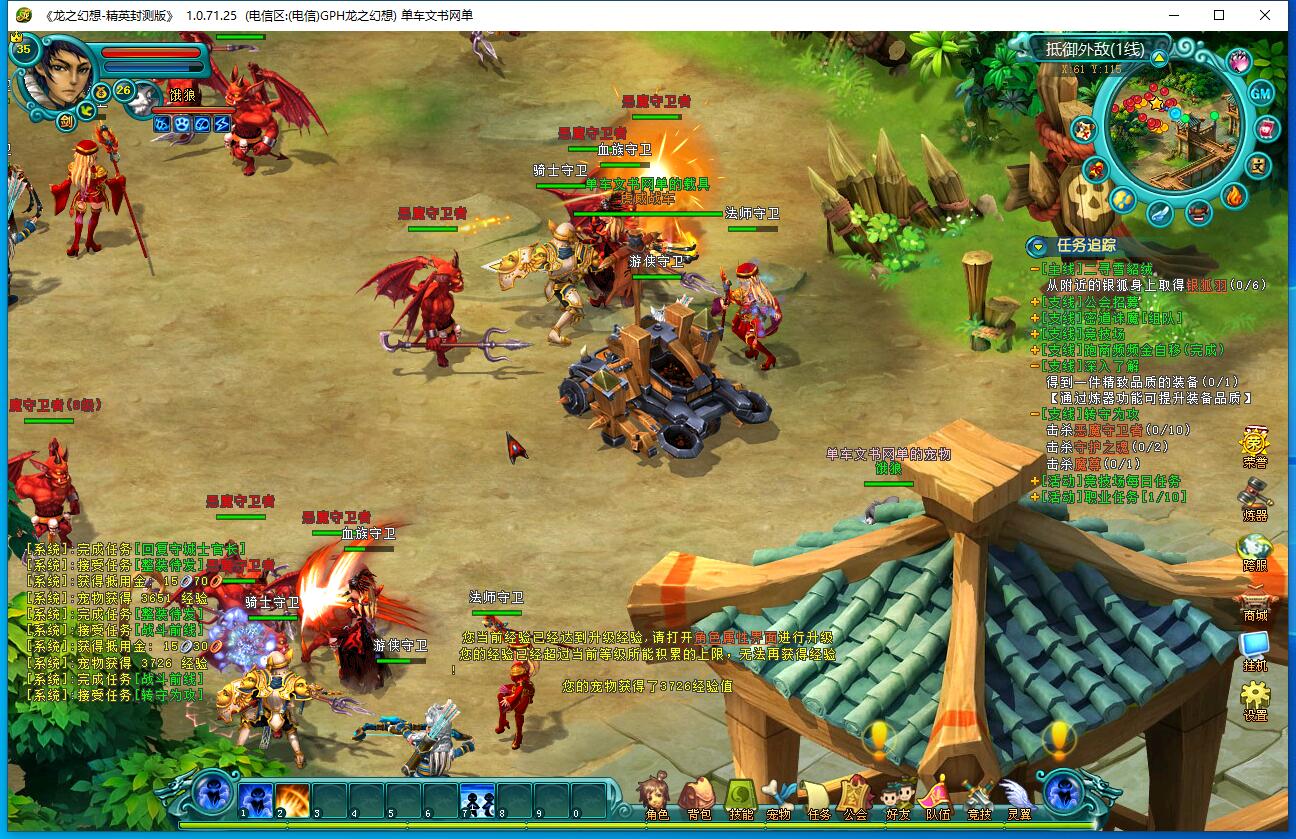Click the GM button beside the minimap
This screenshot has width=1296, height=839.
1262,93
